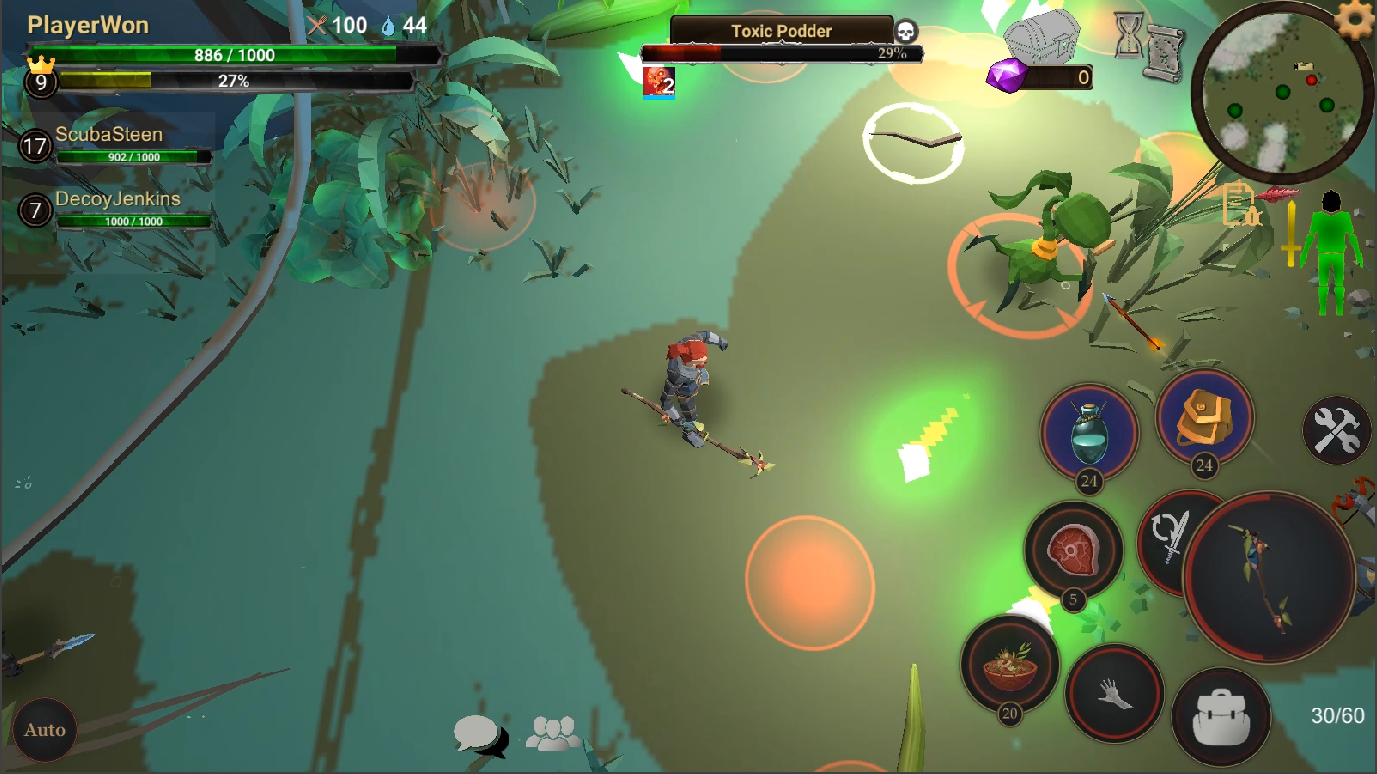Viewport: 1377px width, 774px height.
Task: Open the party members icon
Action: coord(552,734)
